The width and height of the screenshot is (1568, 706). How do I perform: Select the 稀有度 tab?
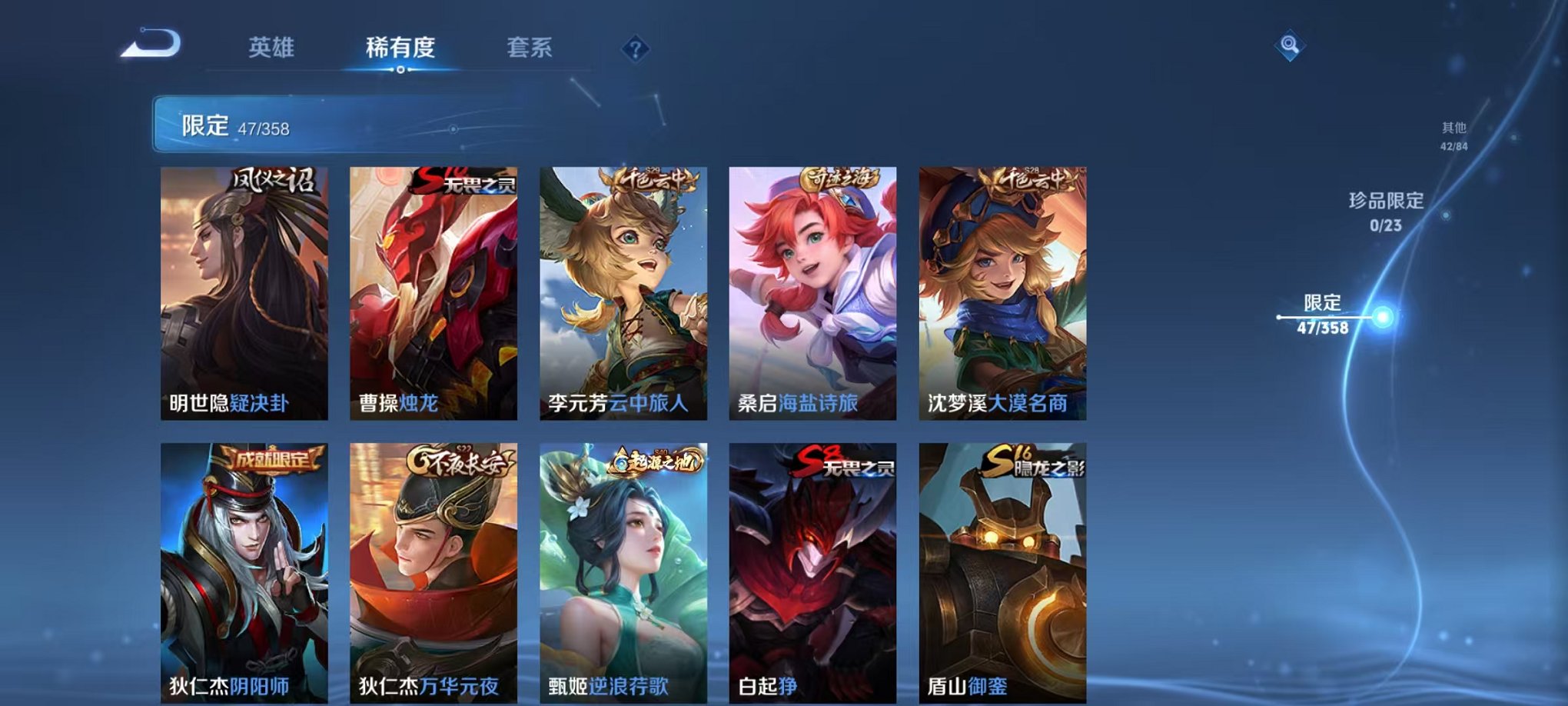(x=400, y=48)
